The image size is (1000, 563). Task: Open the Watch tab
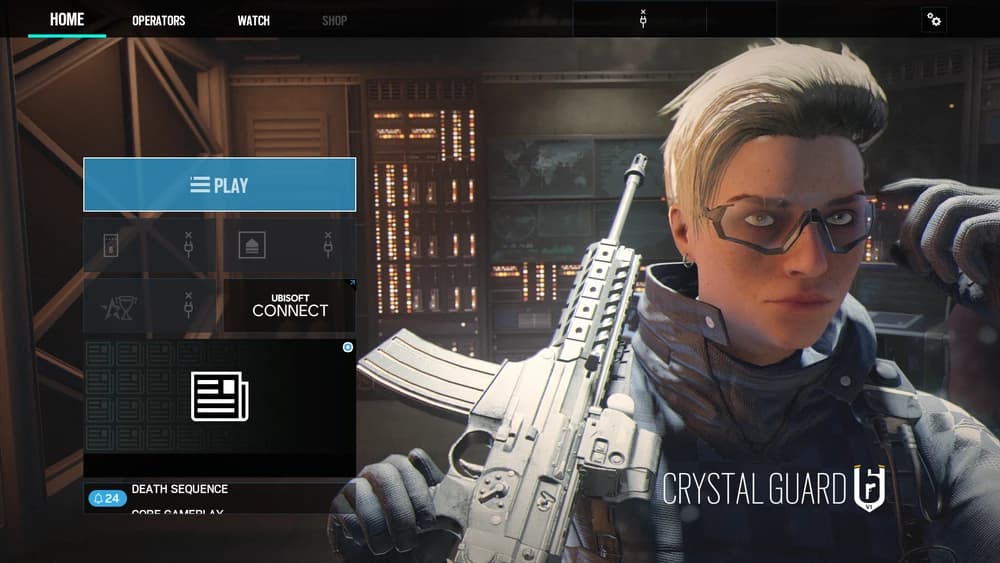(x=253, y=20)
